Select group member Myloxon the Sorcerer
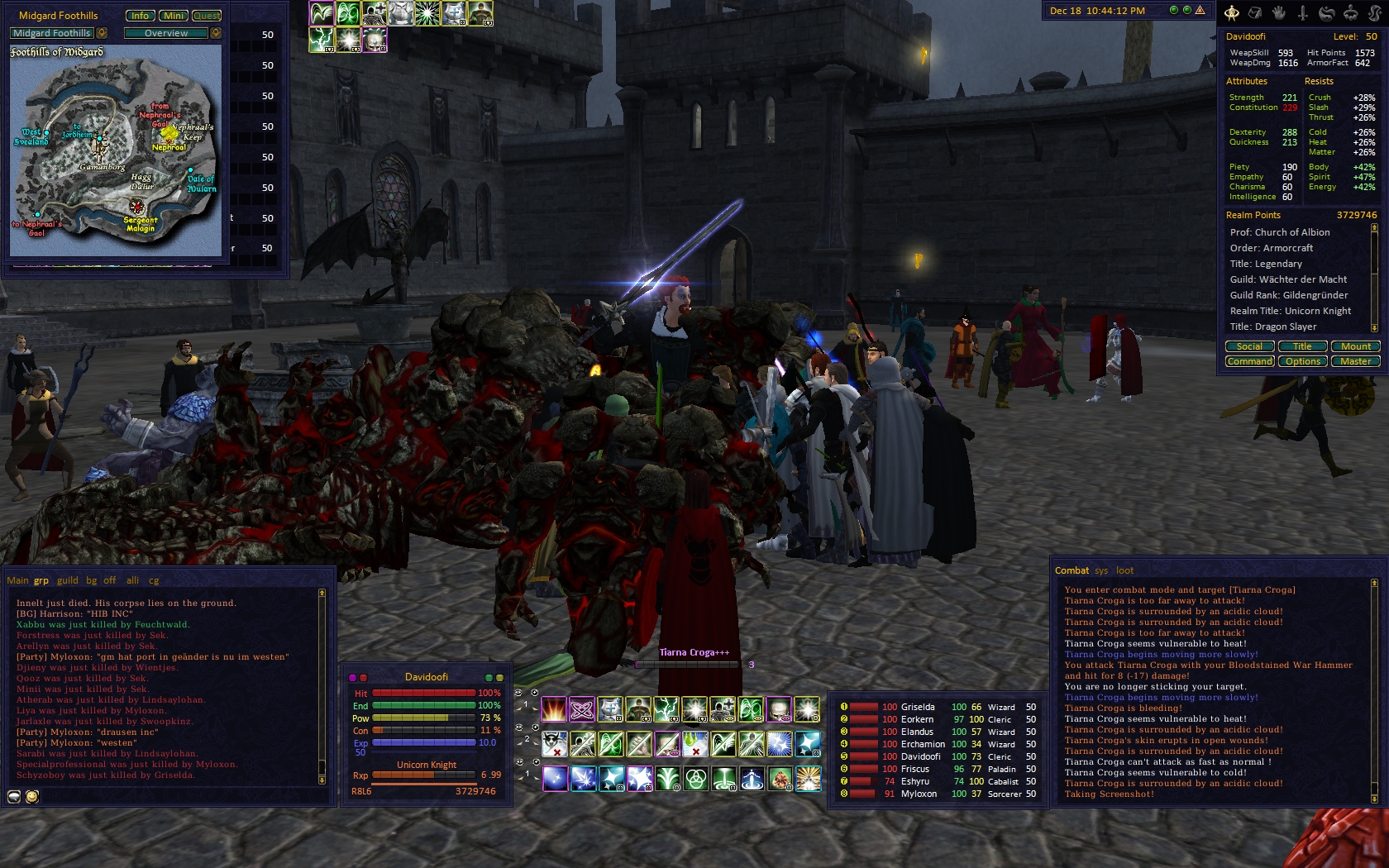 coord(919,794)
